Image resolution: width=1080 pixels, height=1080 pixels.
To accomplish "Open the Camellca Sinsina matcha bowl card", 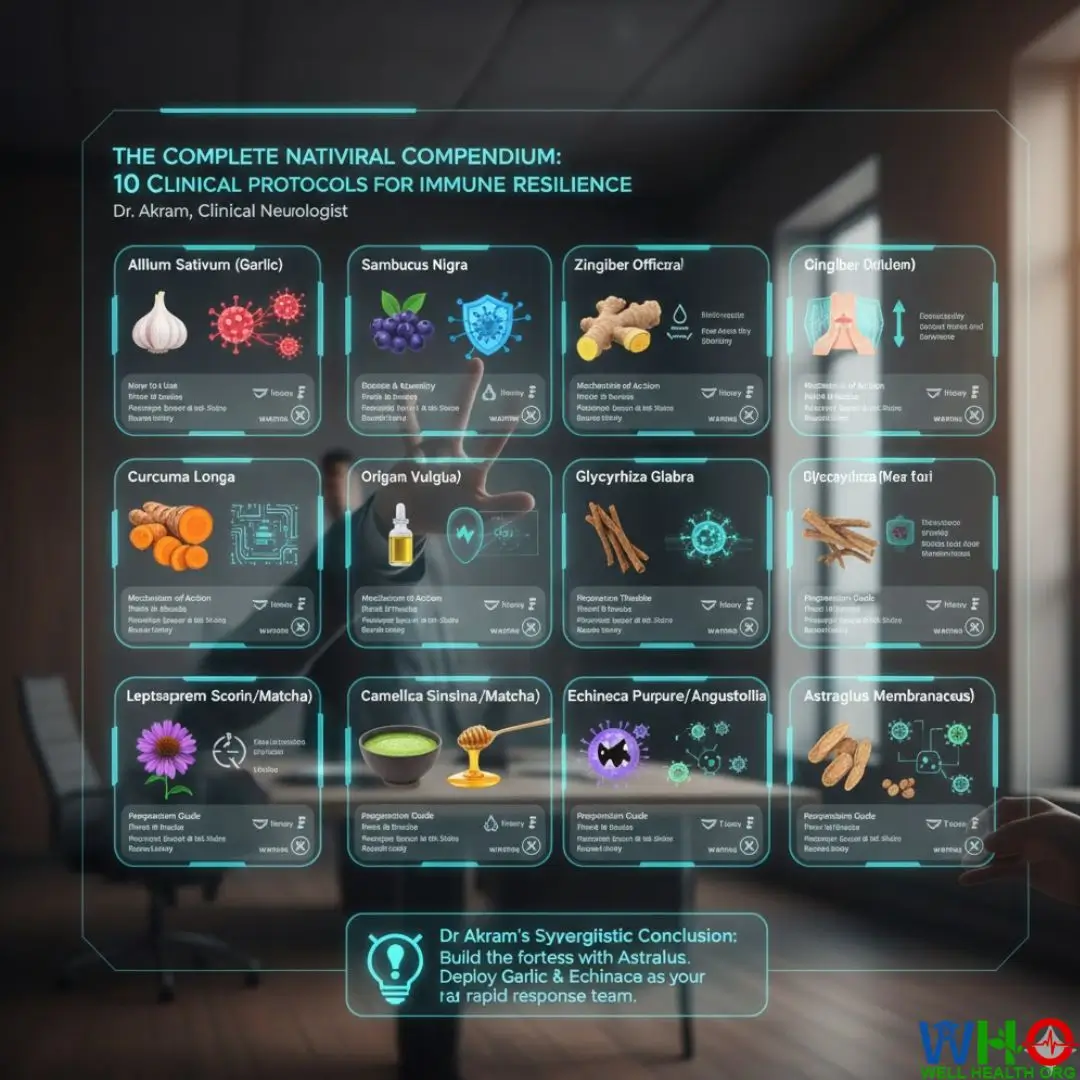I will [x=448, y=772].
